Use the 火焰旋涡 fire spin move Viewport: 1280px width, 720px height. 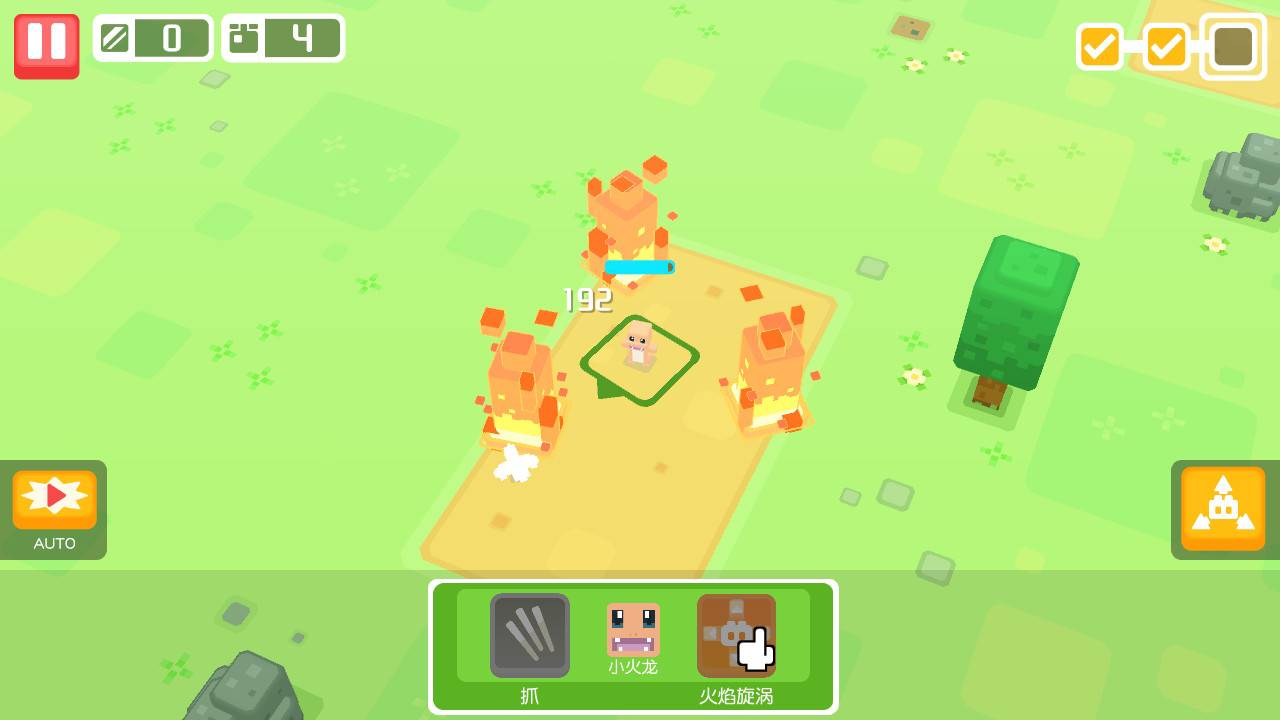(736, 635)
